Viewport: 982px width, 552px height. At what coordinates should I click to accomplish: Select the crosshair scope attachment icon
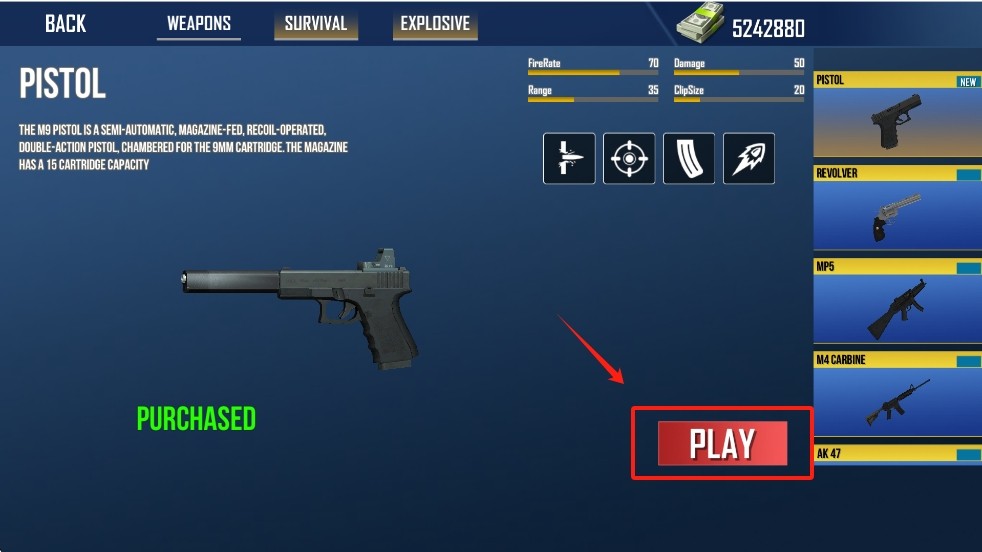[x=629, y=158]
